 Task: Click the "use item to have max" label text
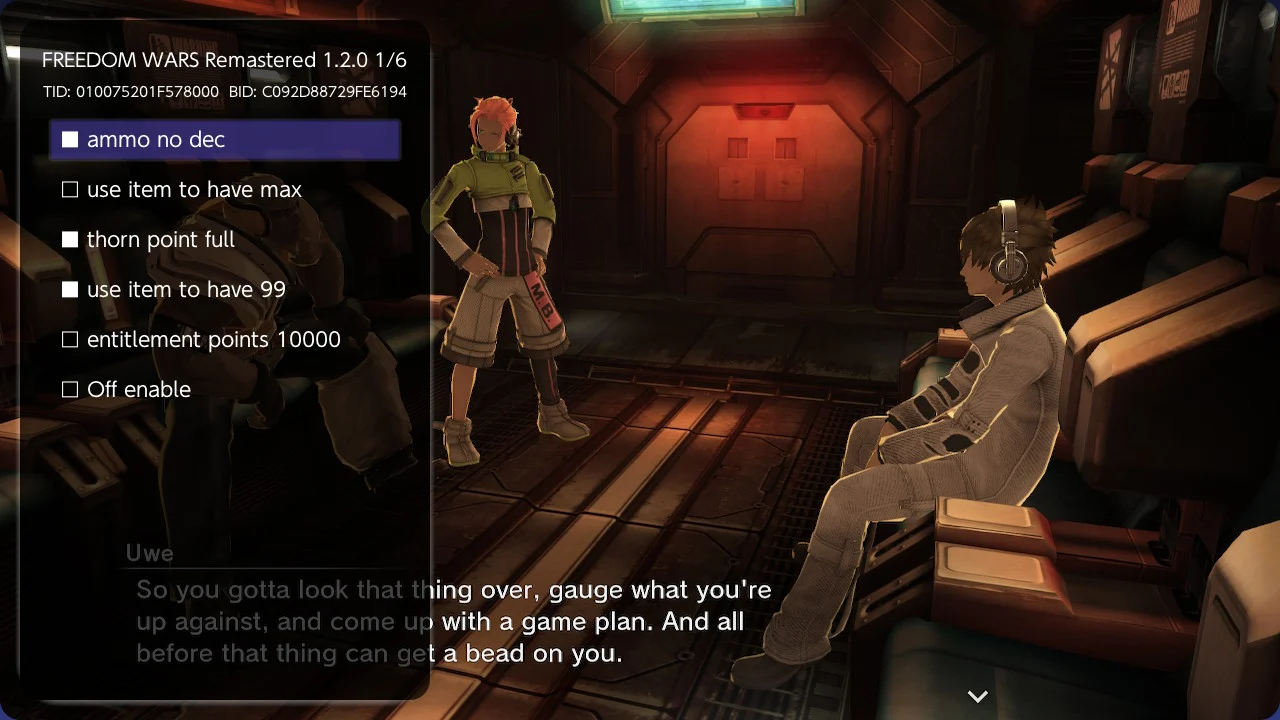coord(193,189)
